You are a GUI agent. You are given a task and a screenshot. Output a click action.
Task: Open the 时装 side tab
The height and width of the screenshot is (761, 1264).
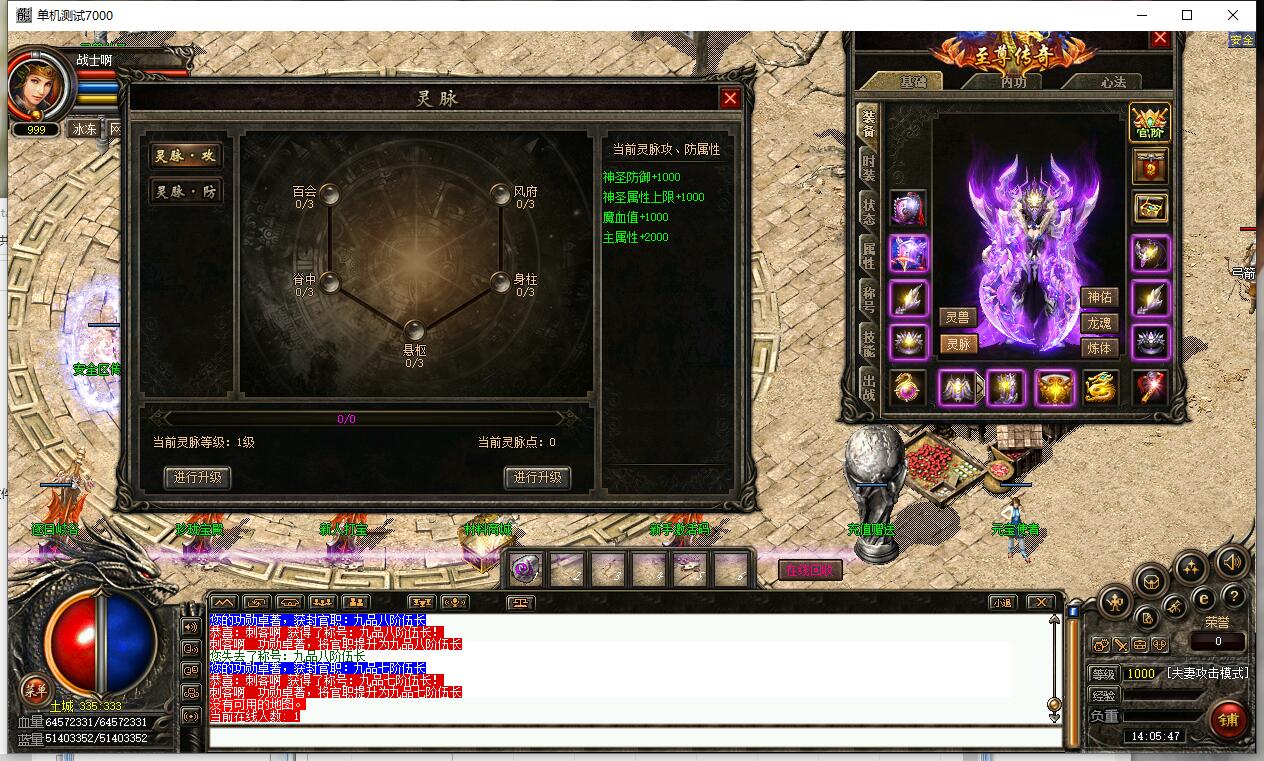click(868, 167)
